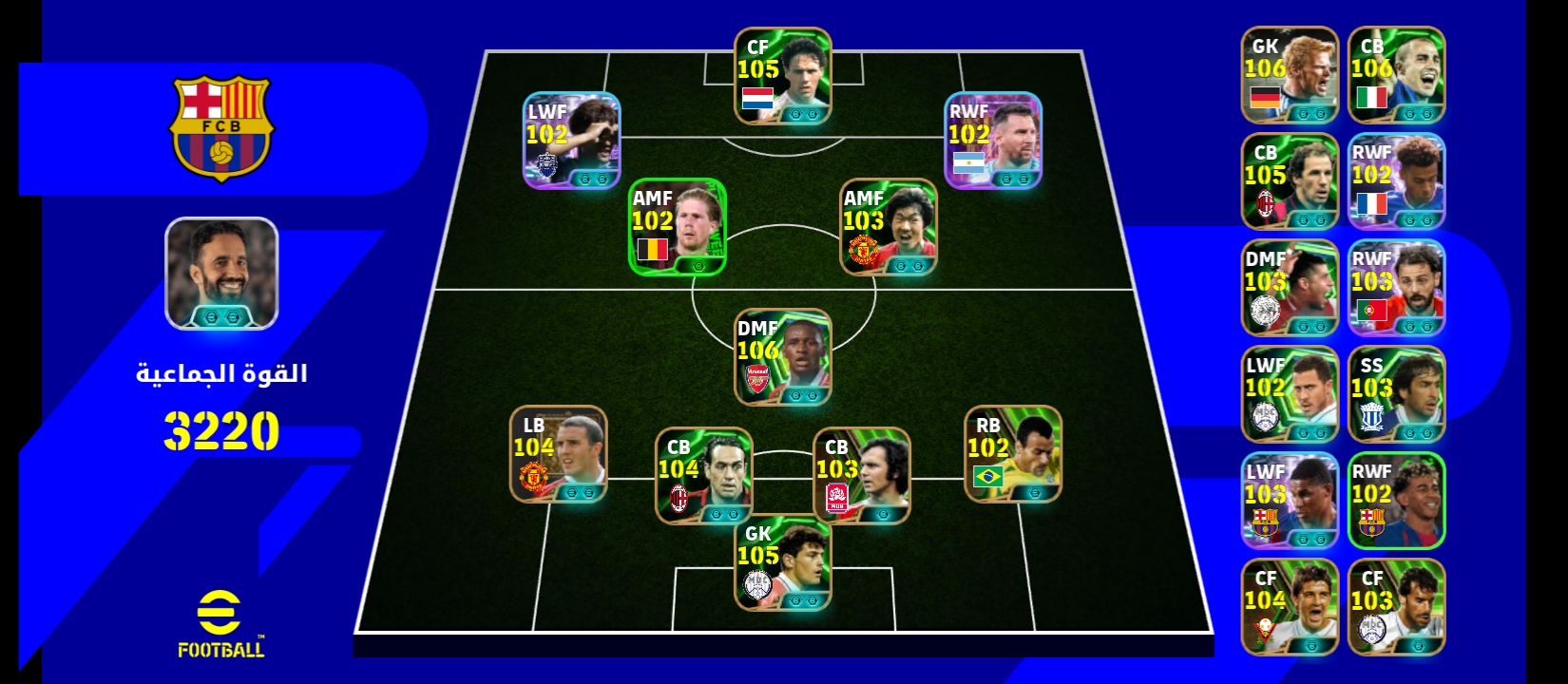Open the manager portrait card
The width and height of the screenshot is (1568, 684).
point(221,274)
